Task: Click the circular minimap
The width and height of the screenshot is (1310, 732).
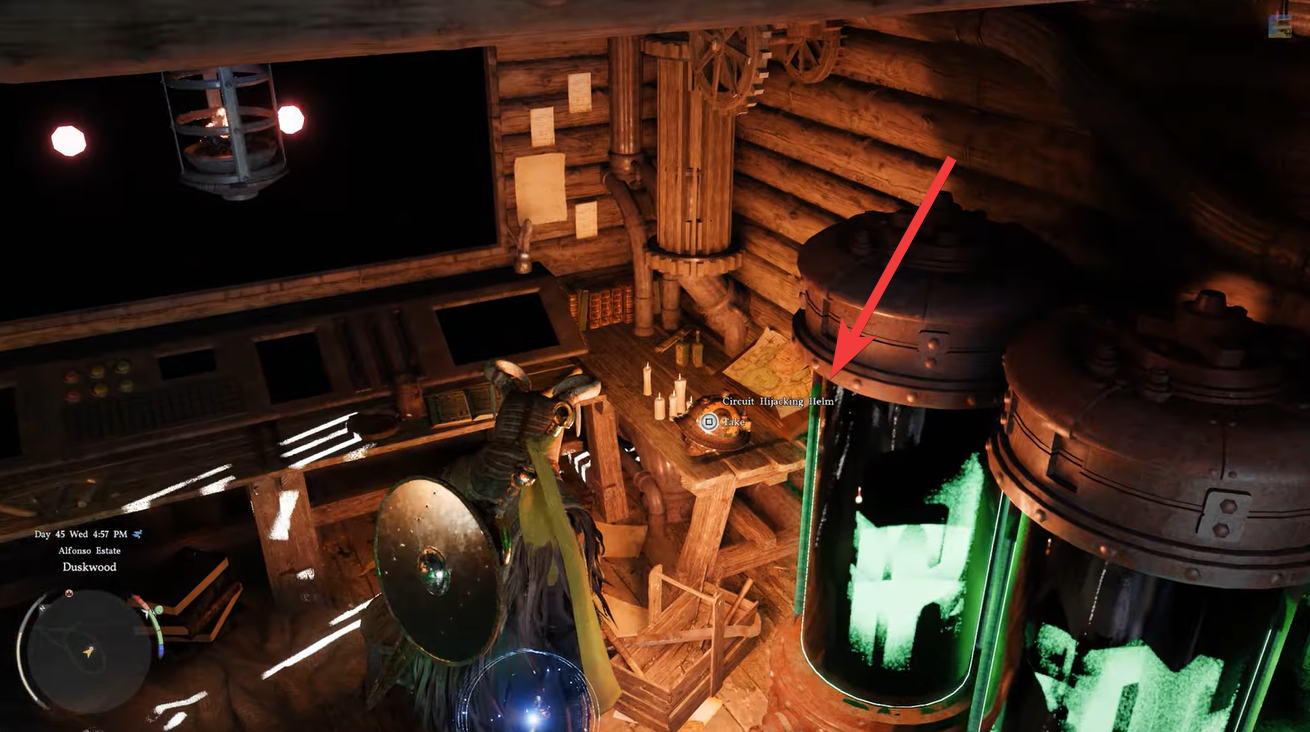Action: tap(88, 651)
